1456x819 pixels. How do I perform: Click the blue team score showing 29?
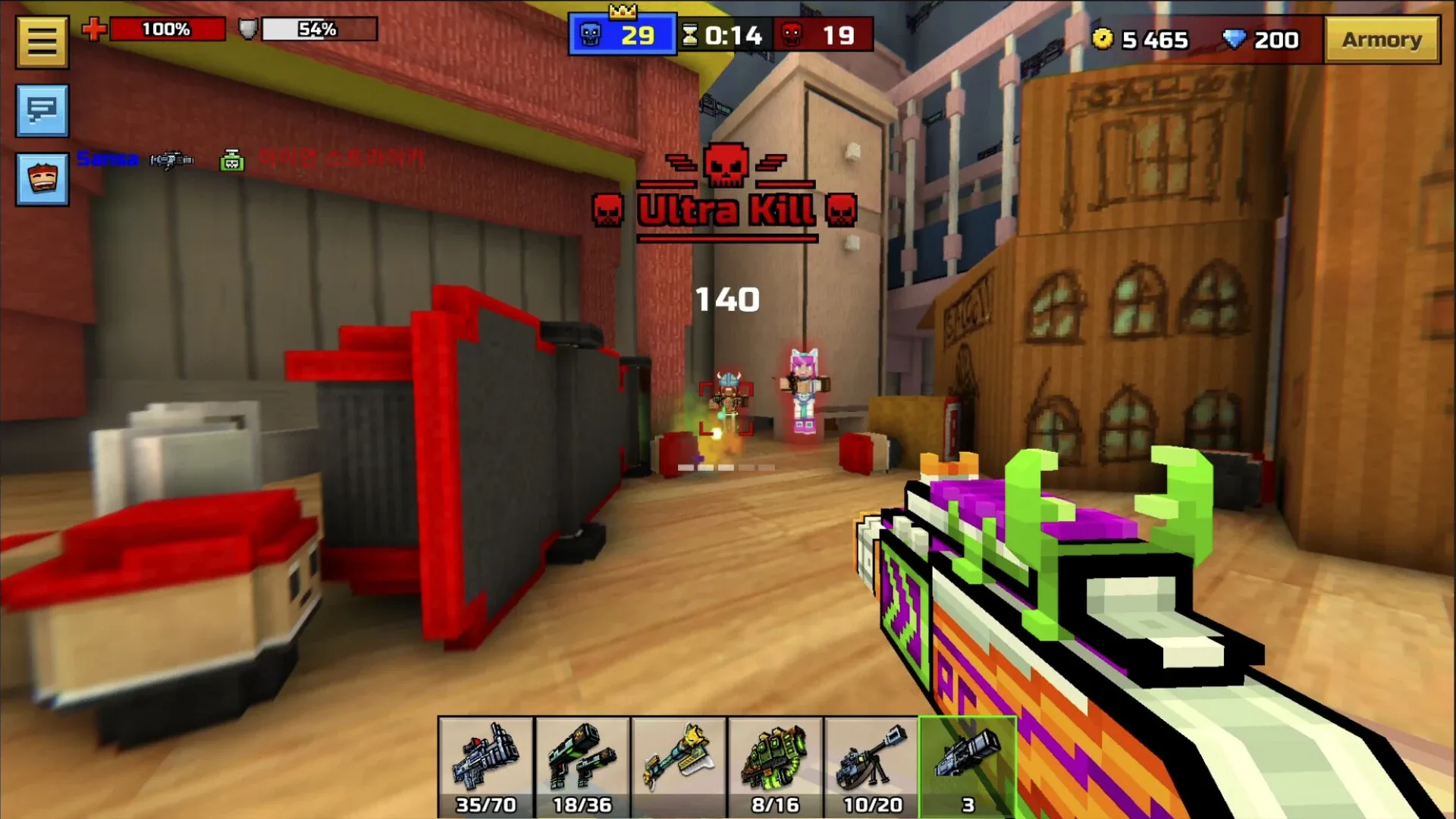tap(622, 33)
